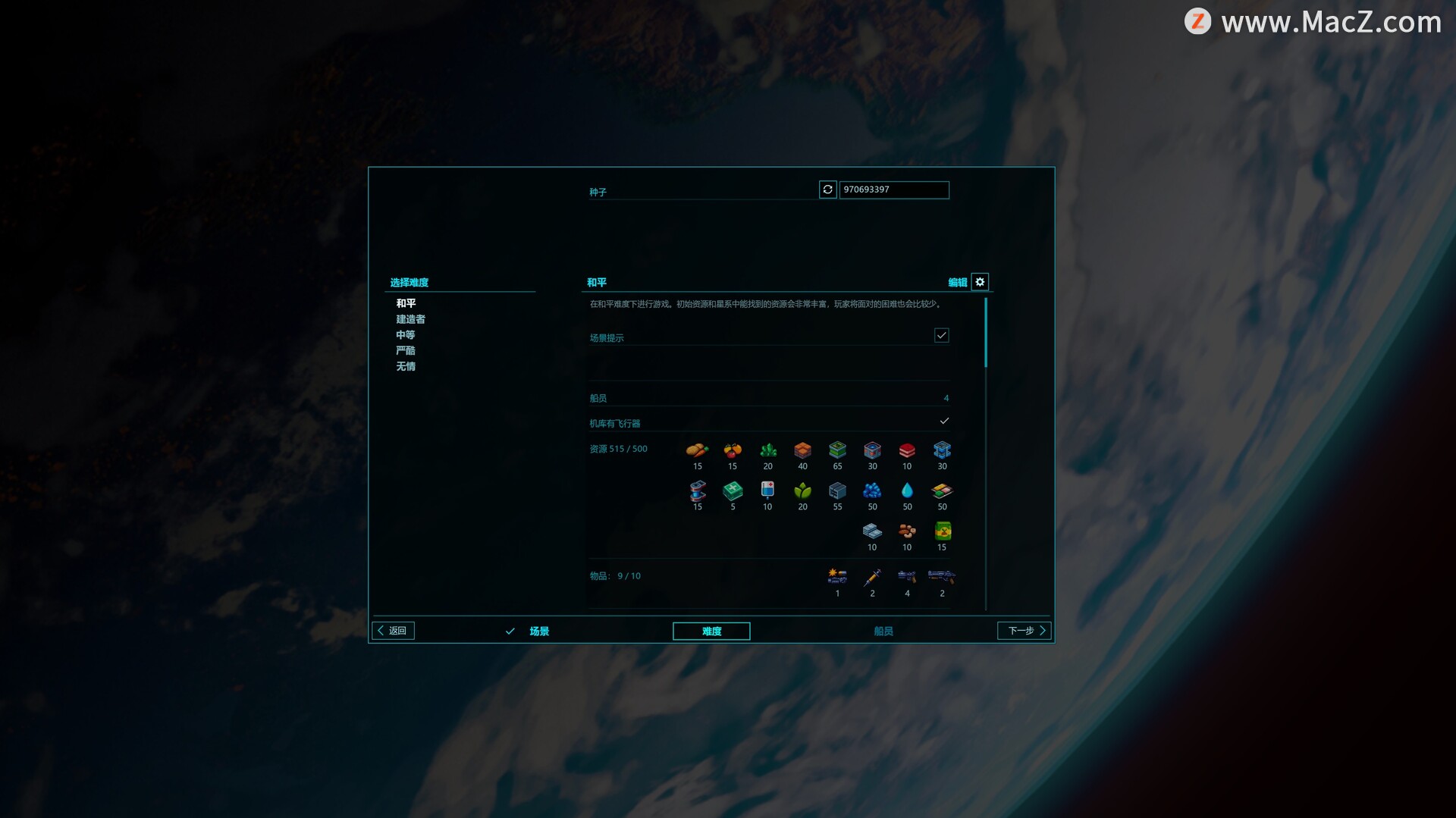Toggle the 机库有飞行器 checkmark
Screen dimensions: 1456x818
944,421
